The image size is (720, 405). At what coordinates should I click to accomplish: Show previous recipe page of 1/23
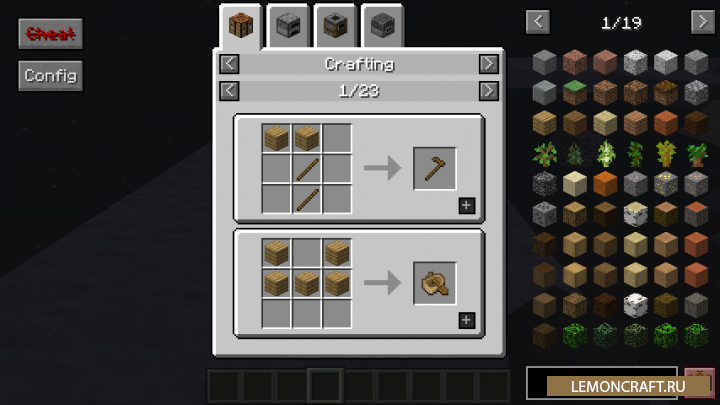pos(229,91)
